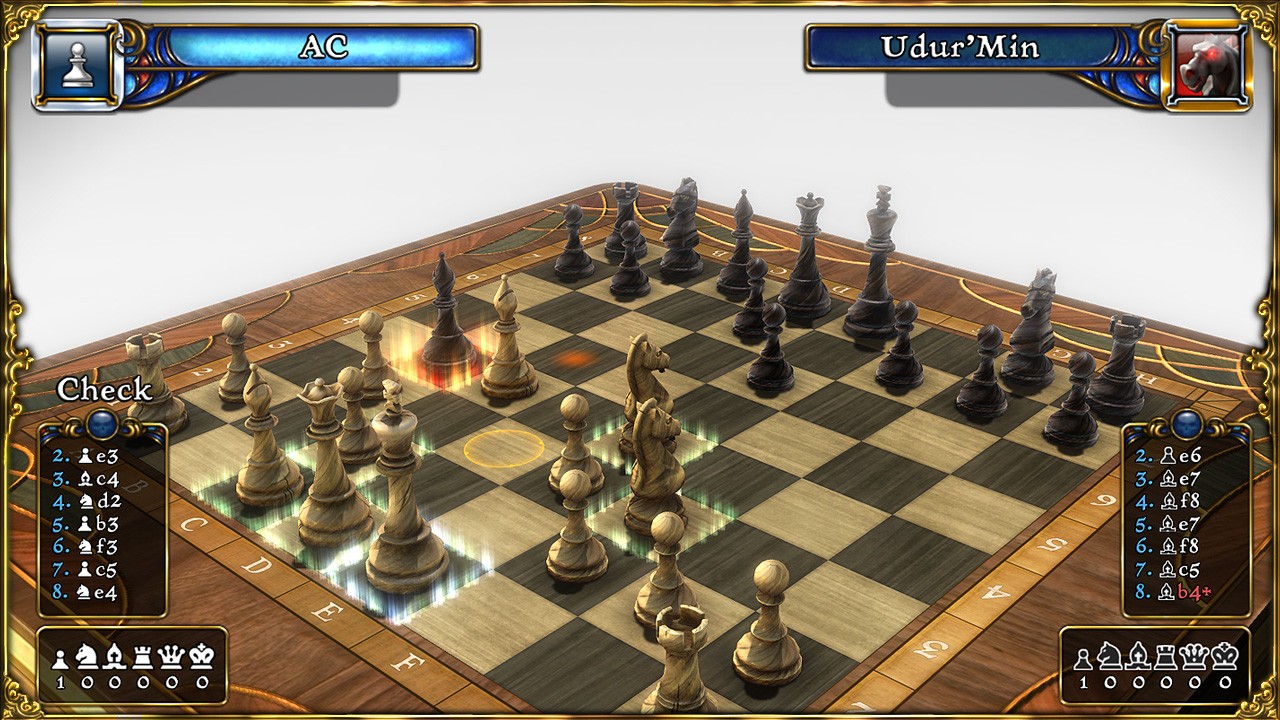Open the AC player name banner
Viewport: 1280px width, 720px height.
[322, 47]
